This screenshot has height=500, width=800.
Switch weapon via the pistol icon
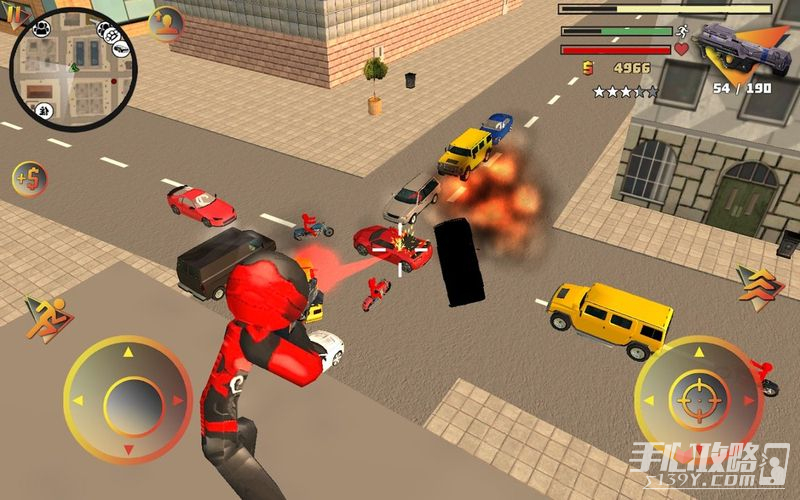(x=742, y=48)
